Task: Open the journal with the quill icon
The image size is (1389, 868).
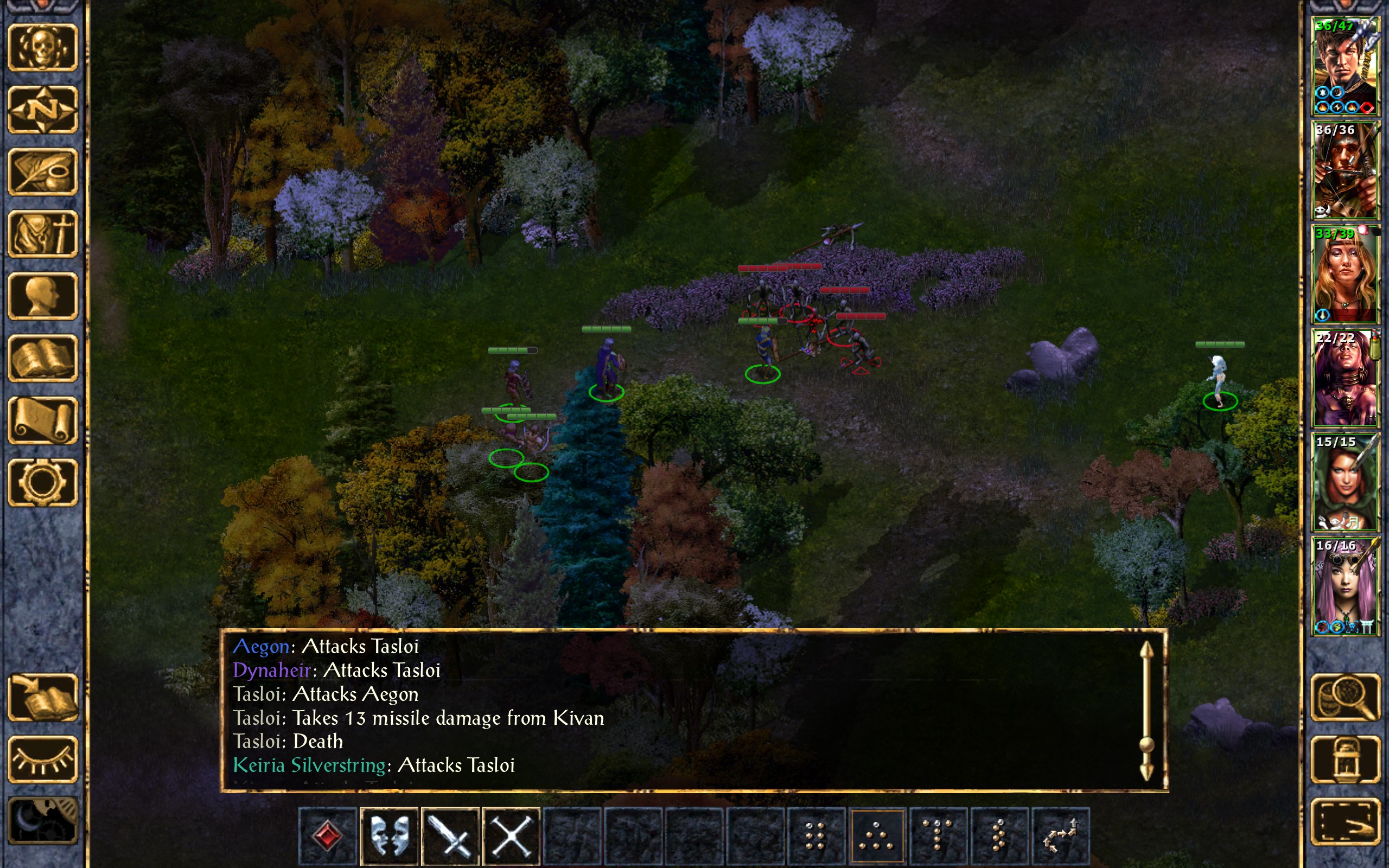Action: pos(43,171)
